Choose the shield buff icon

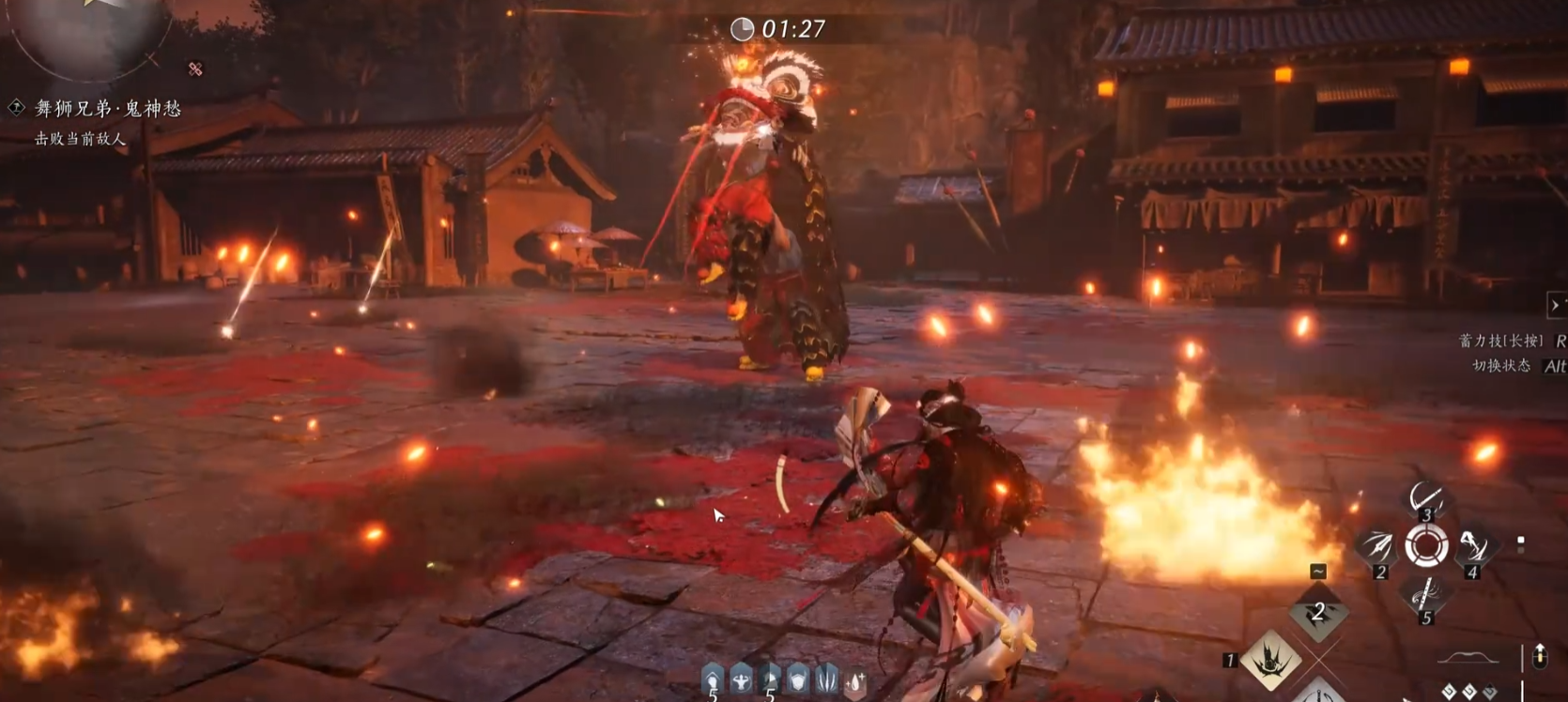(798, 679)
